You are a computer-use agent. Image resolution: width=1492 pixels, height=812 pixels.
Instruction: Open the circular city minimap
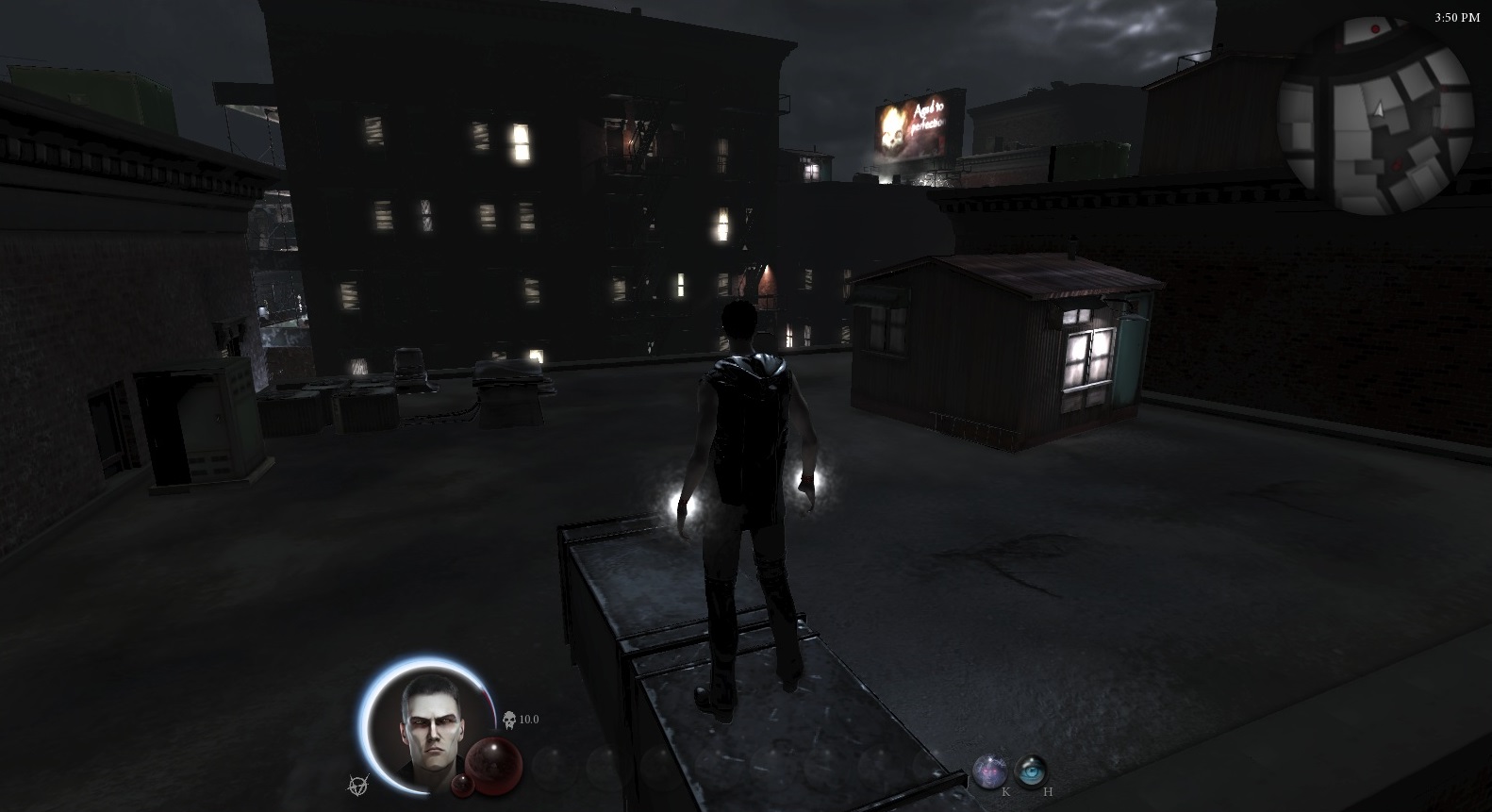point(1375,115)
